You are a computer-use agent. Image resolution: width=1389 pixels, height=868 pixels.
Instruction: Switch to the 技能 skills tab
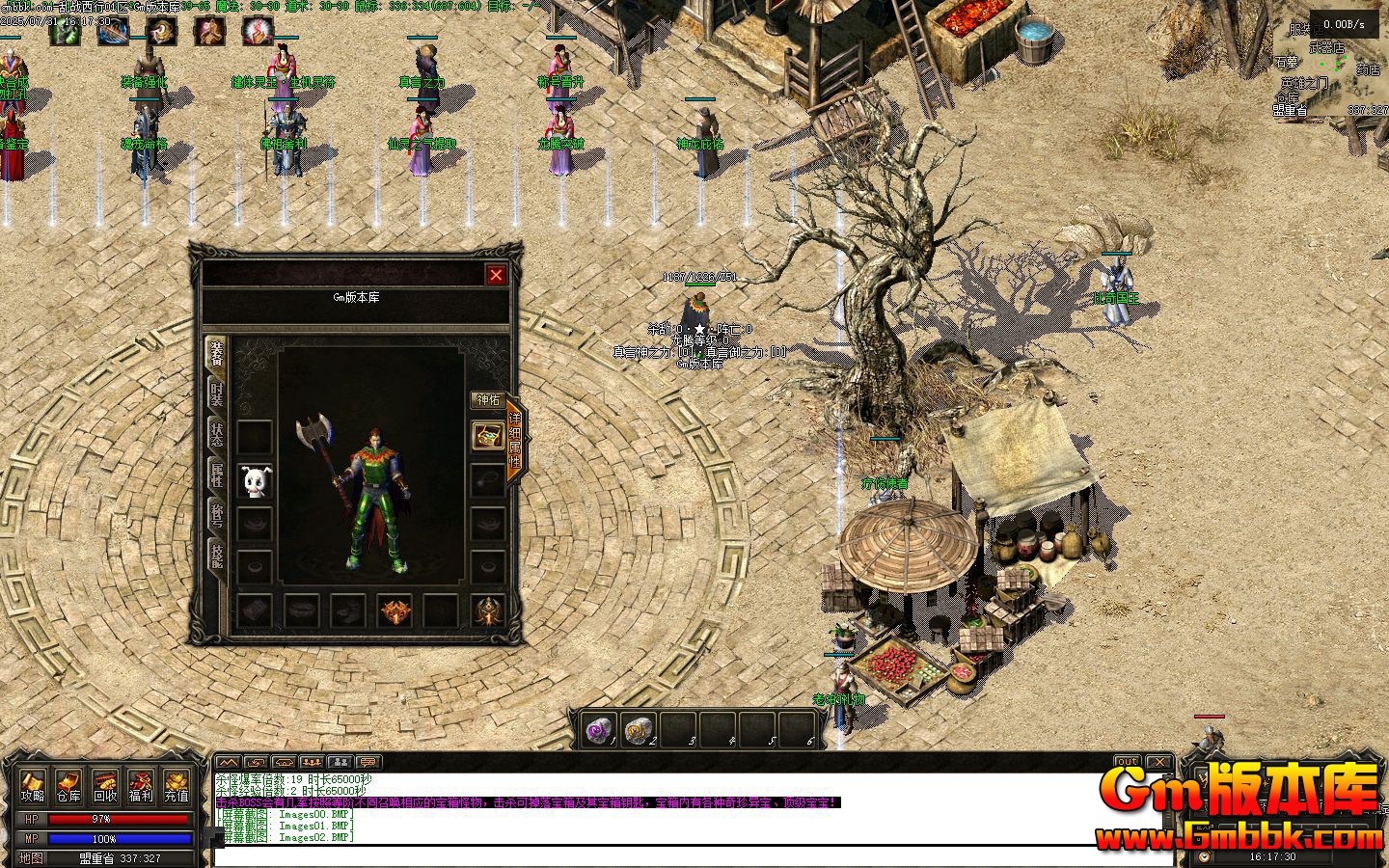[x=217, y=555]
